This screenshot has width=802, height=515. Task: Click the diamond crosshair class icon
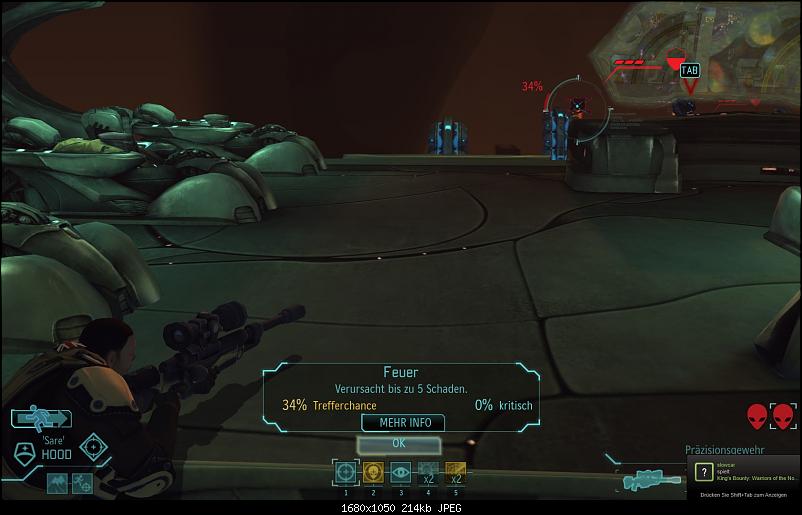click(94, 445)
